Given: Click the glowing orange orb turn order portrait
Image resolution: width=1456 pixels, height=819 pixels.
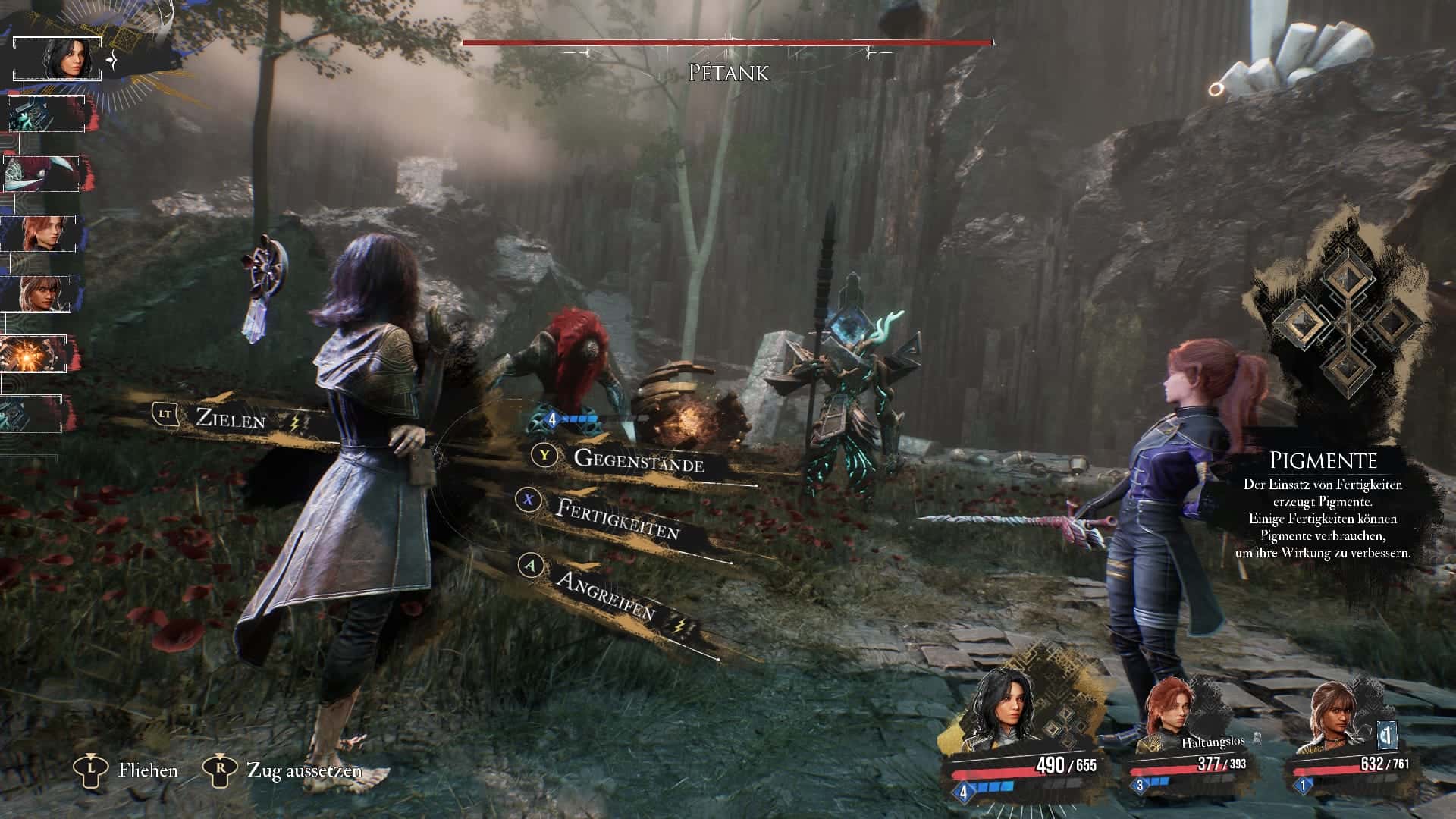Looking at the screenshot, I should pyautogui.click(x=35, y=353).
